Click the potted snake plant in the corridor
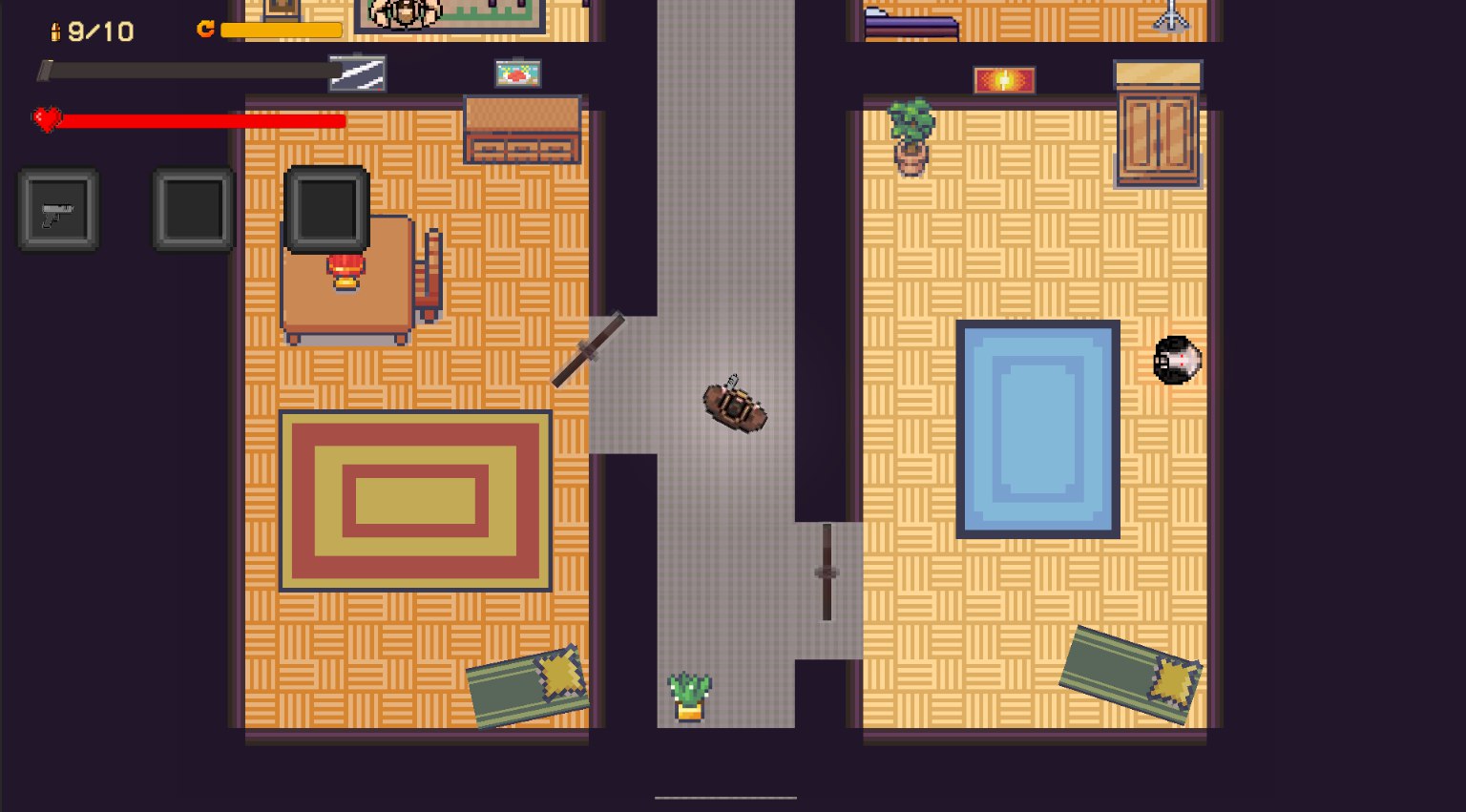 tap(690, 692)
